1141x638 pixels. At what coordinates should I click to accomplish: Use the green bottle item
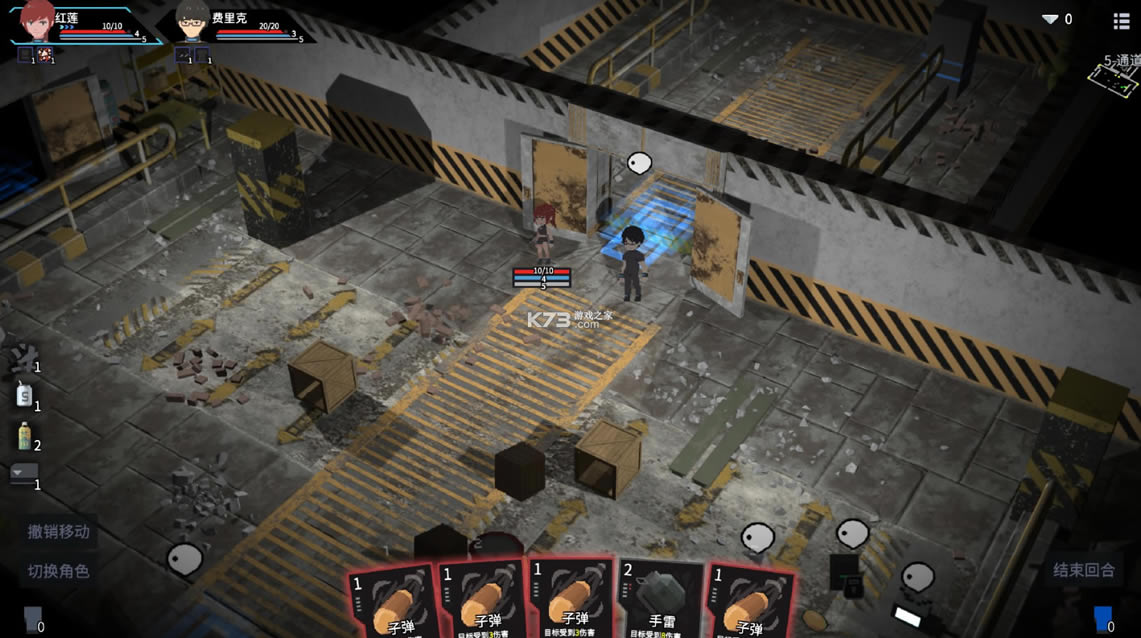[x=24, y=436]
